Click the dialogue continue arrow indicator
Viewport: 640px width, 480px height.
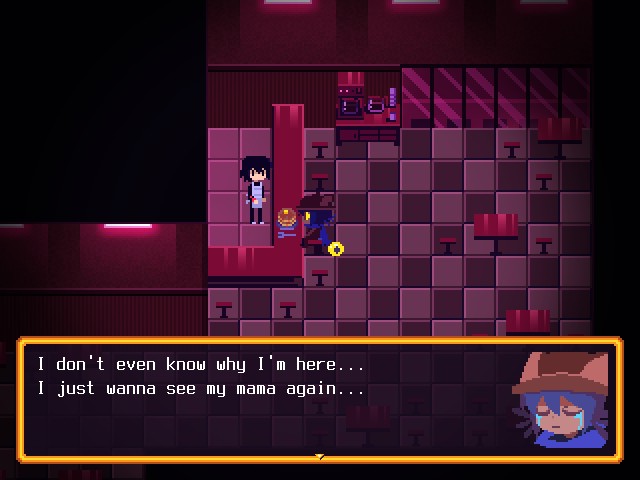[x=320, y=457]
